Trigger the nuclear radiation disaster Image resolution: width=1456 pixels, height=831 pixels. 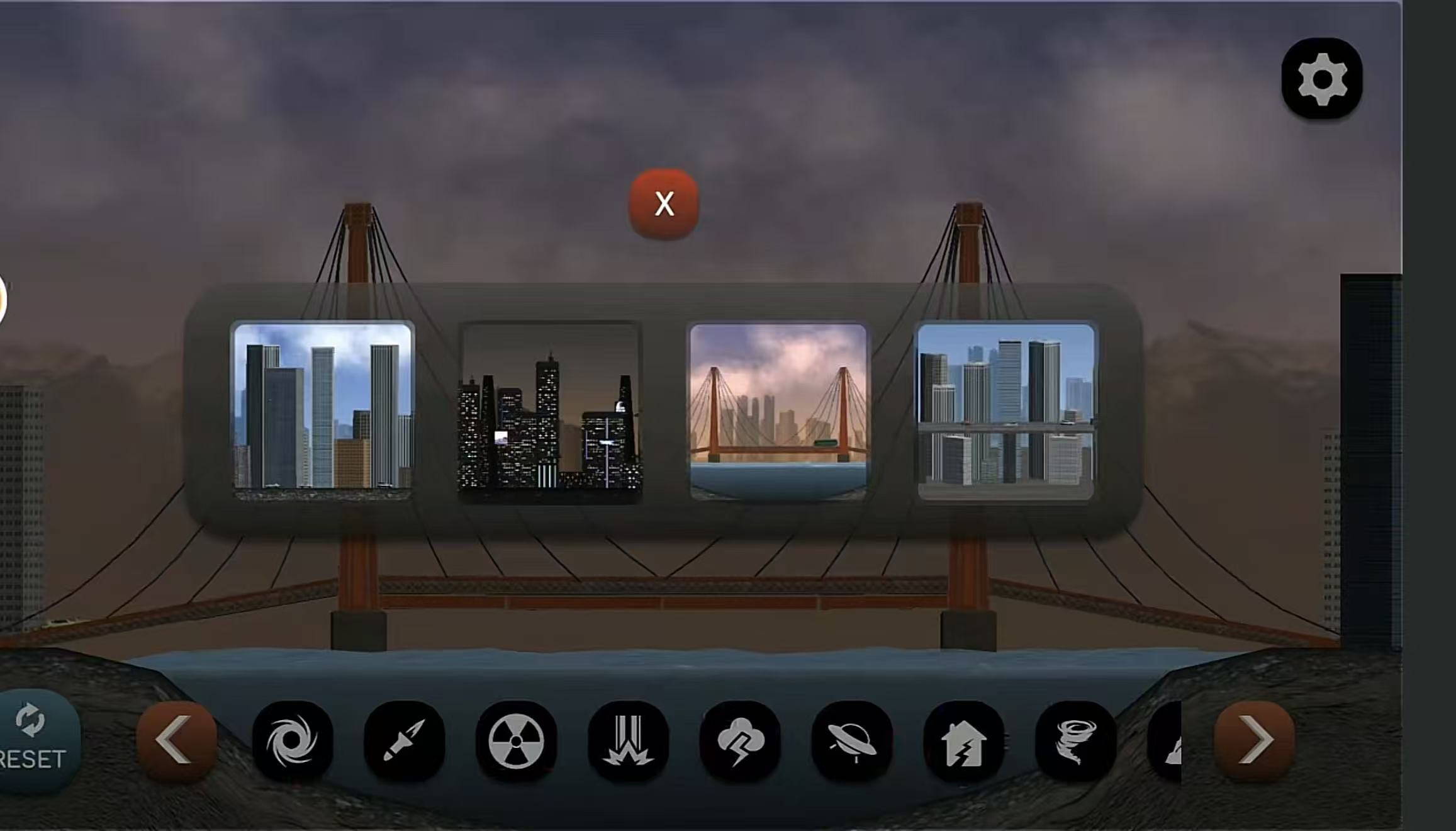pyautogui.click(x=516, y=741)
